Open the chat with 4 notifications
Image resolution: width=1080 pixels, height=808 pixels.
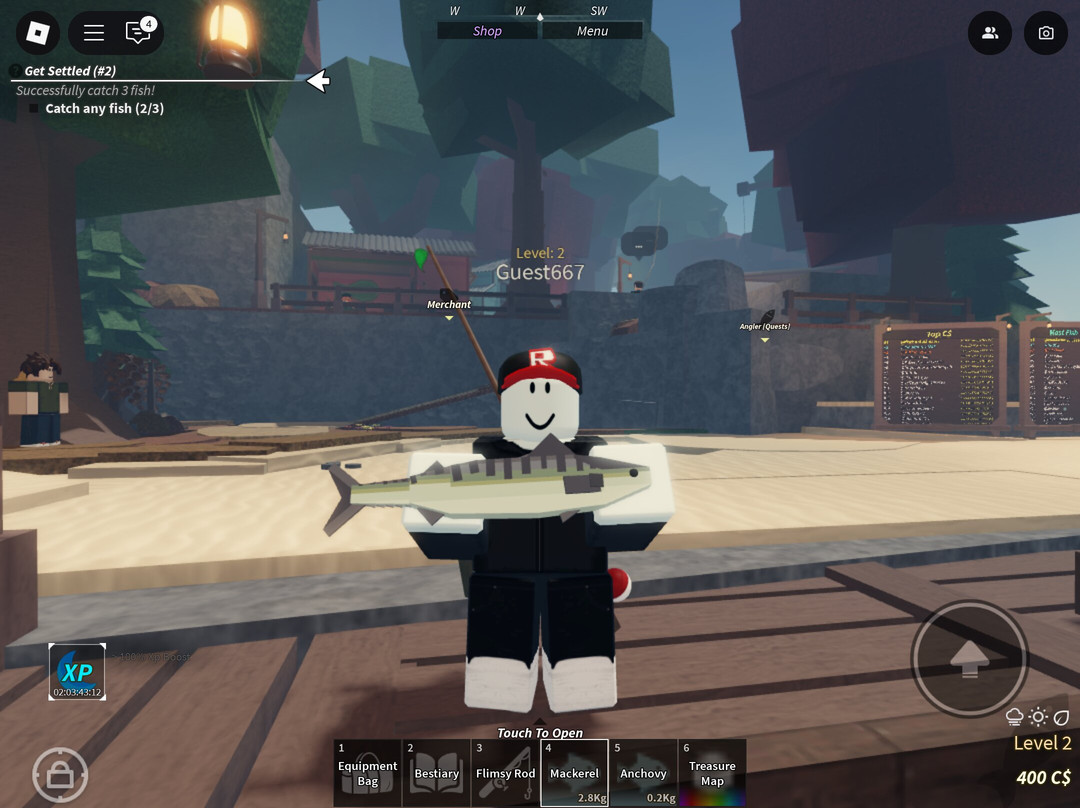(x=138, y=33)
